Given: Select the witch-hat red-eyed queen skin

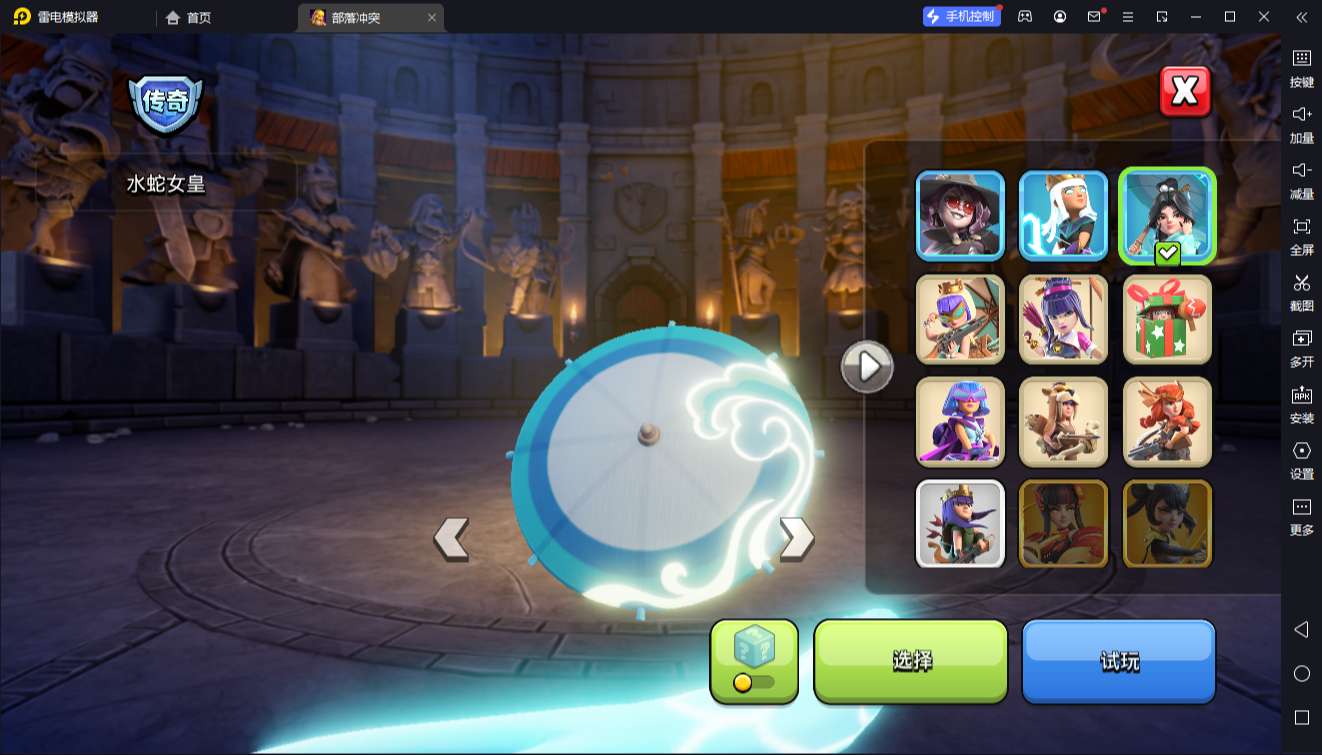Looking at the screenshot, I should 960,215.
